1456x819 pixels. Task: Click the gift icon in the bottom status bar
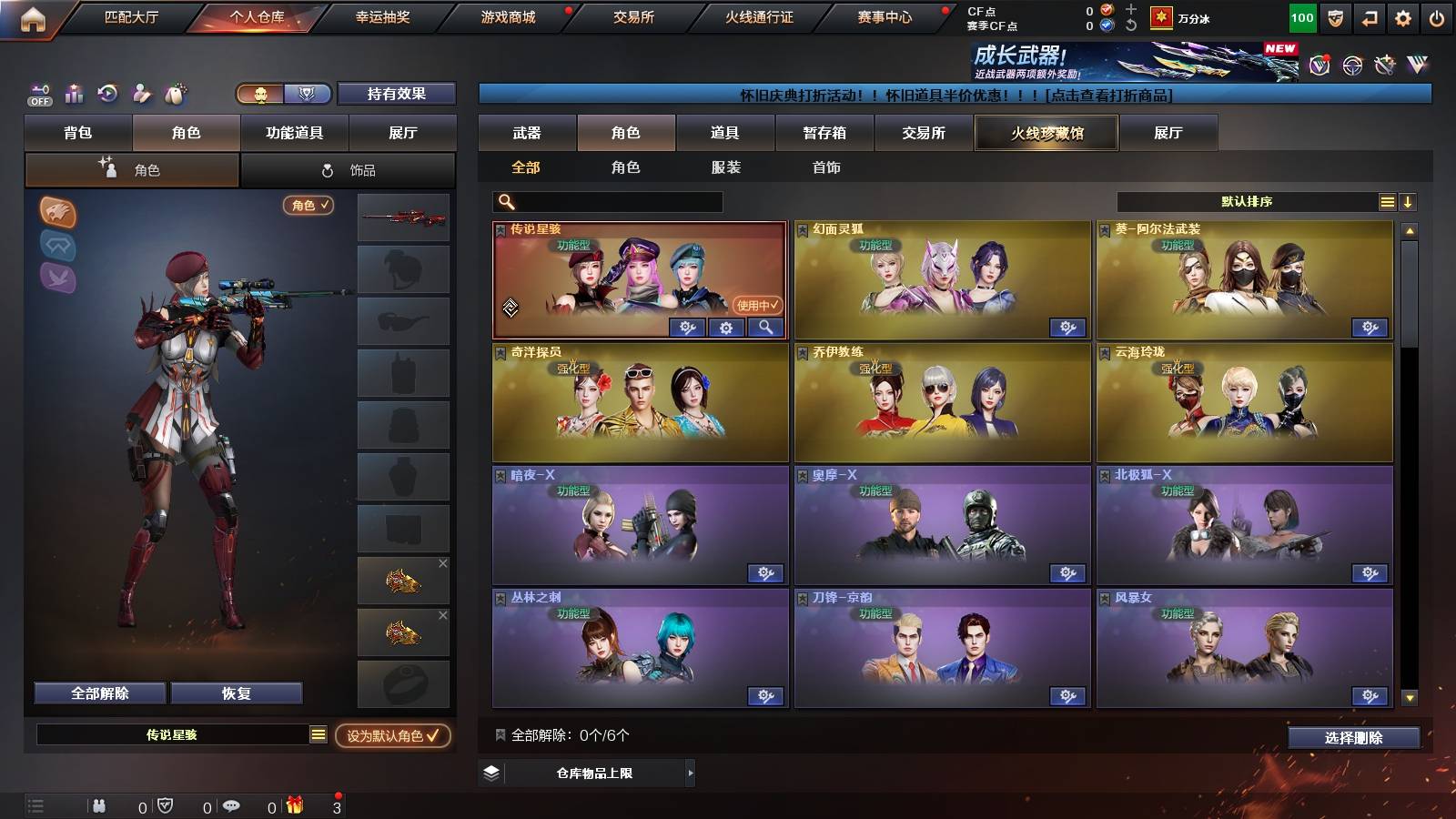pyautogui.click(x=294, y=804)
